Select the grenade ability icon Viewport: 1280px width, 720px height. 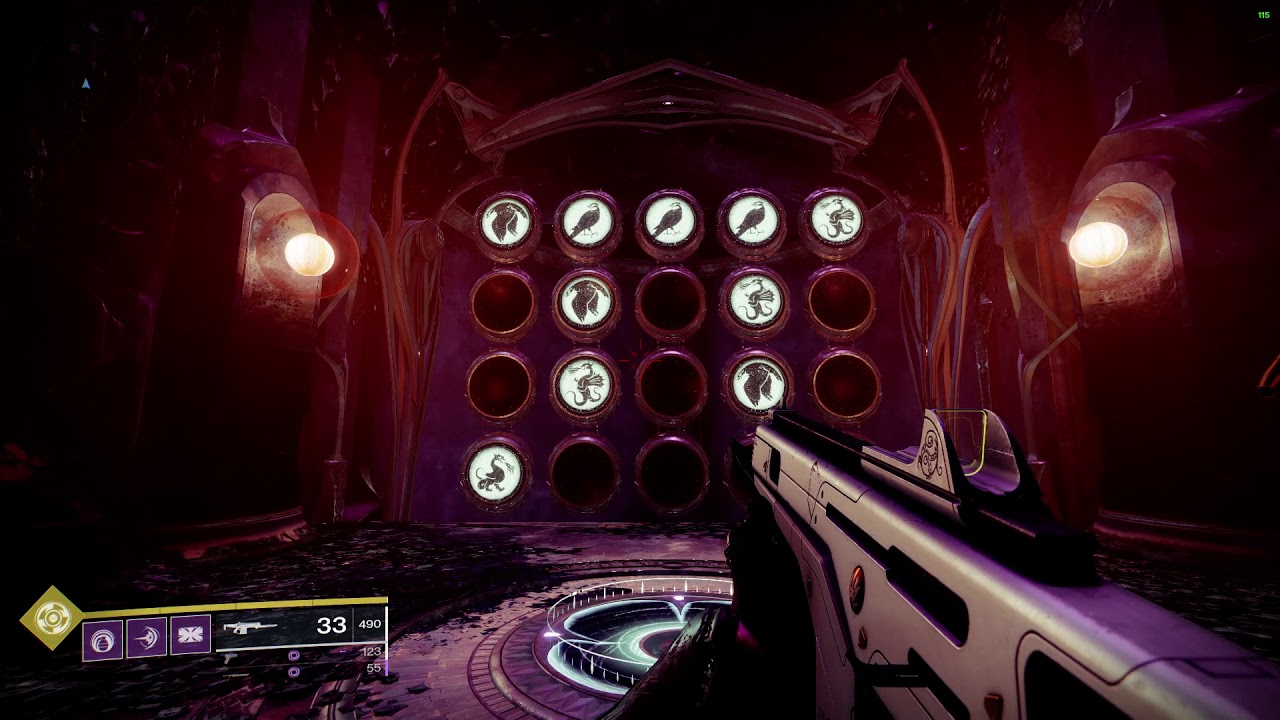pos(103,640)
